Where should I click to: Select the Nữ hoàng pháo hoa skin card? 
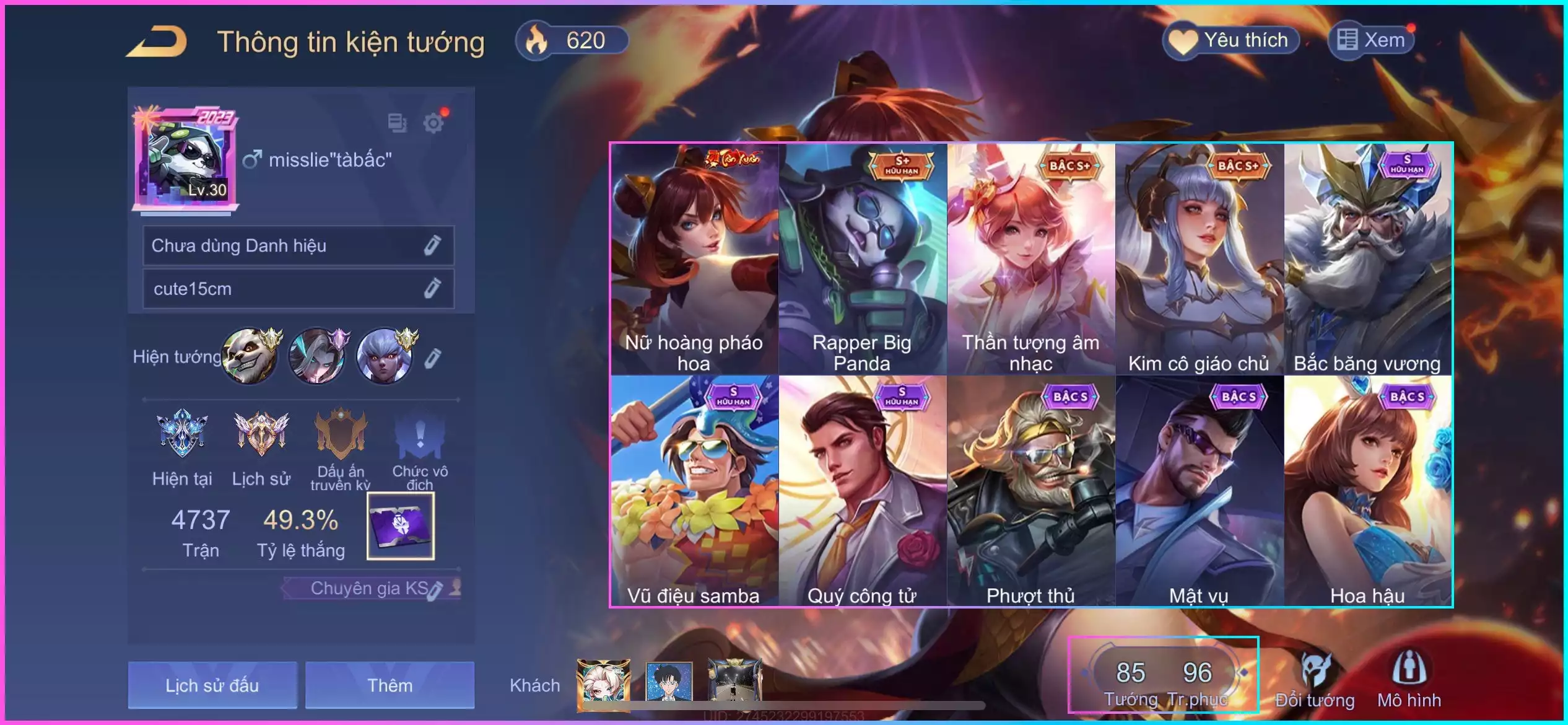point(694,260)
